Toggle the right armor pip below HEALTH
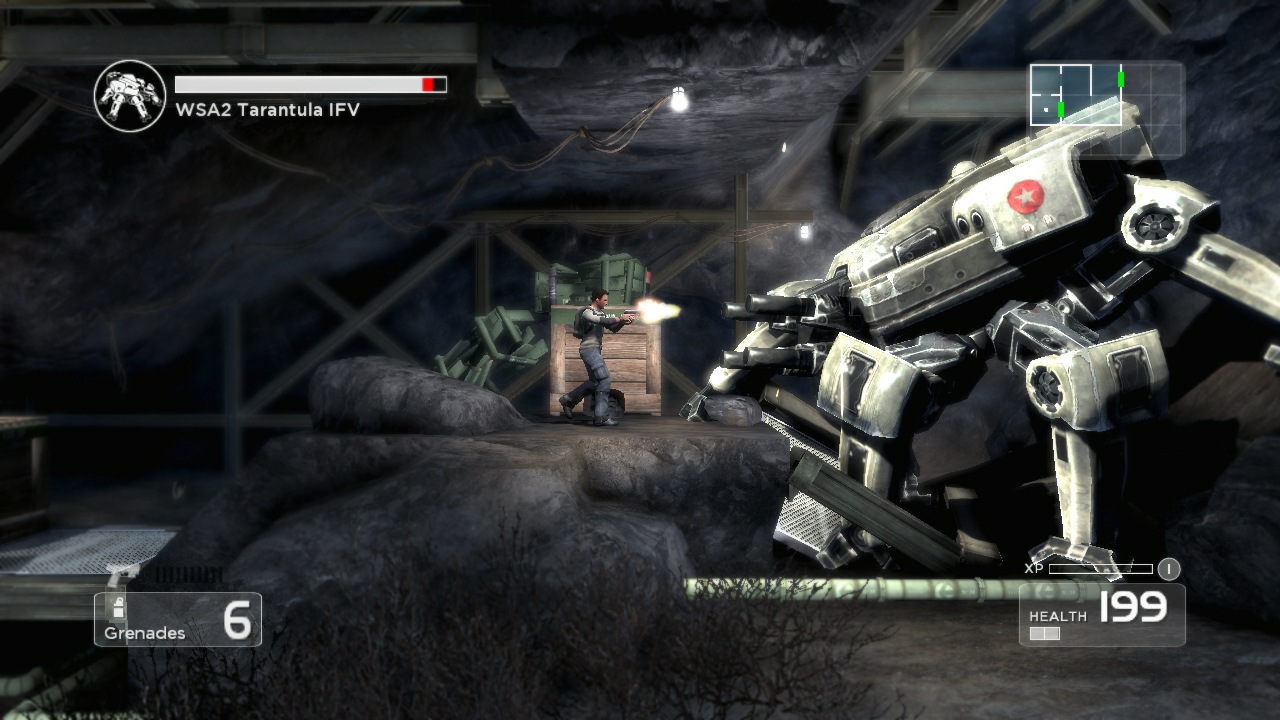The height and width of the screenshot is (720, 1280). (x=1051, y=632)
